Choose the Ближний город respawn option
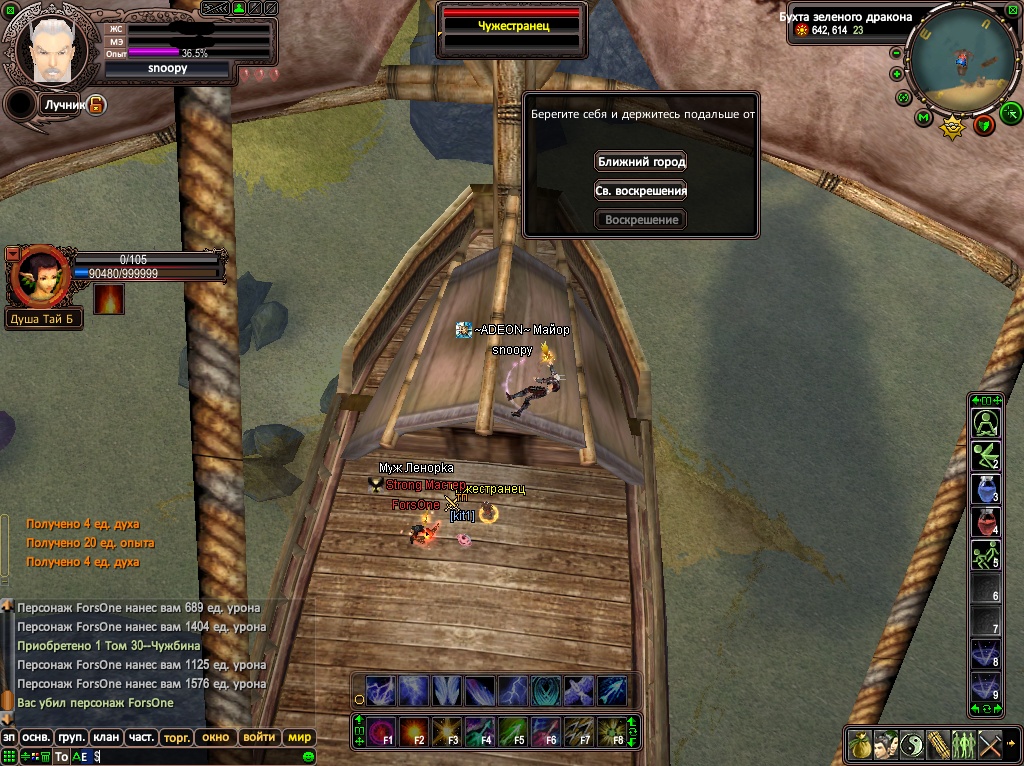Screen dimensions: 1024x766 pyautogui.click(x=641, y=161)
